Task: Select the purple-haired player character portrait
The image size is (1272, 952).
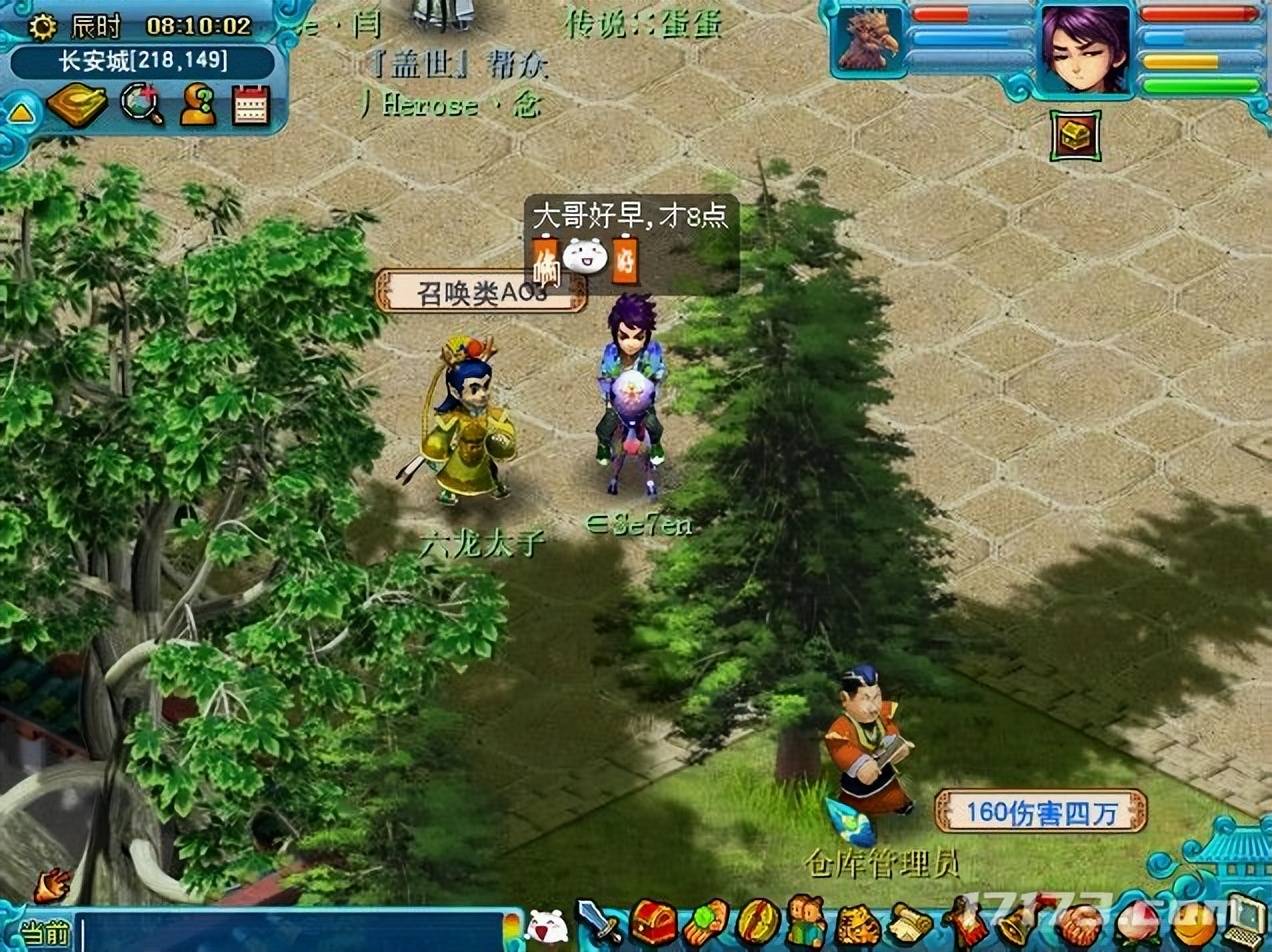Action: [x=1084, y=49]
